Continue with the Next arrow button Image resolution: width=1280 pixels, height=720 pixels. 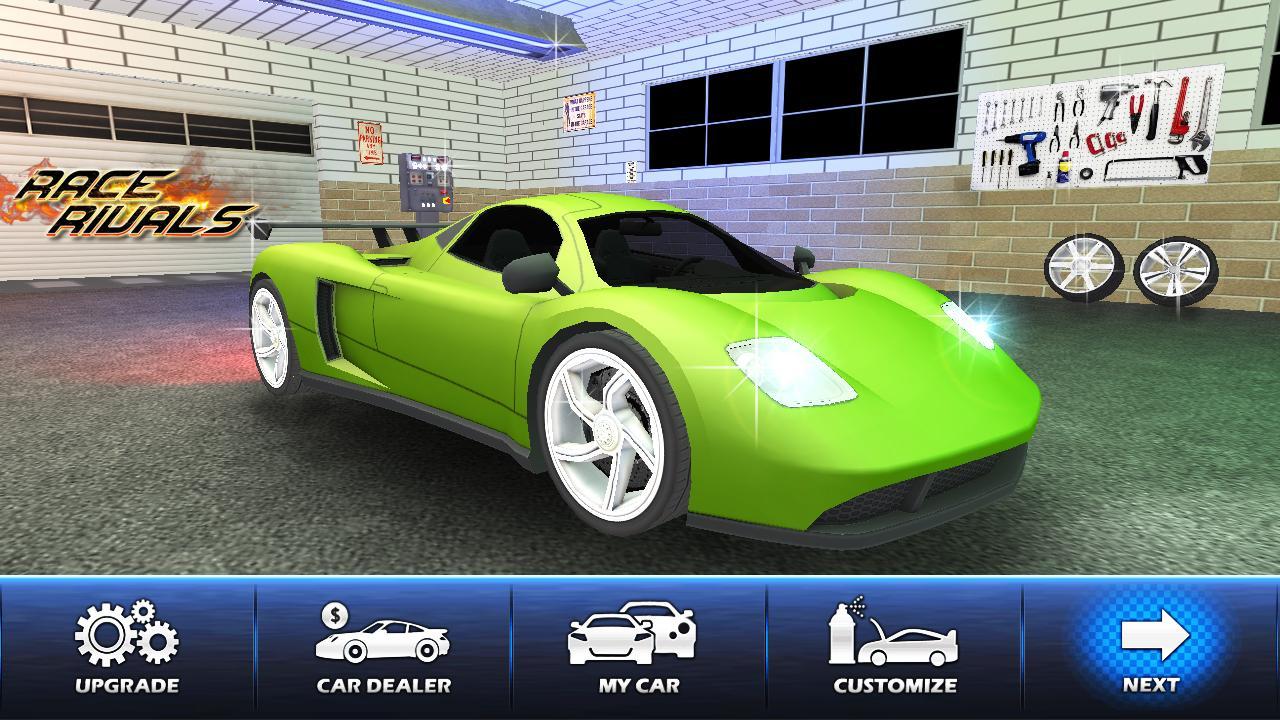pos(1151,648)
